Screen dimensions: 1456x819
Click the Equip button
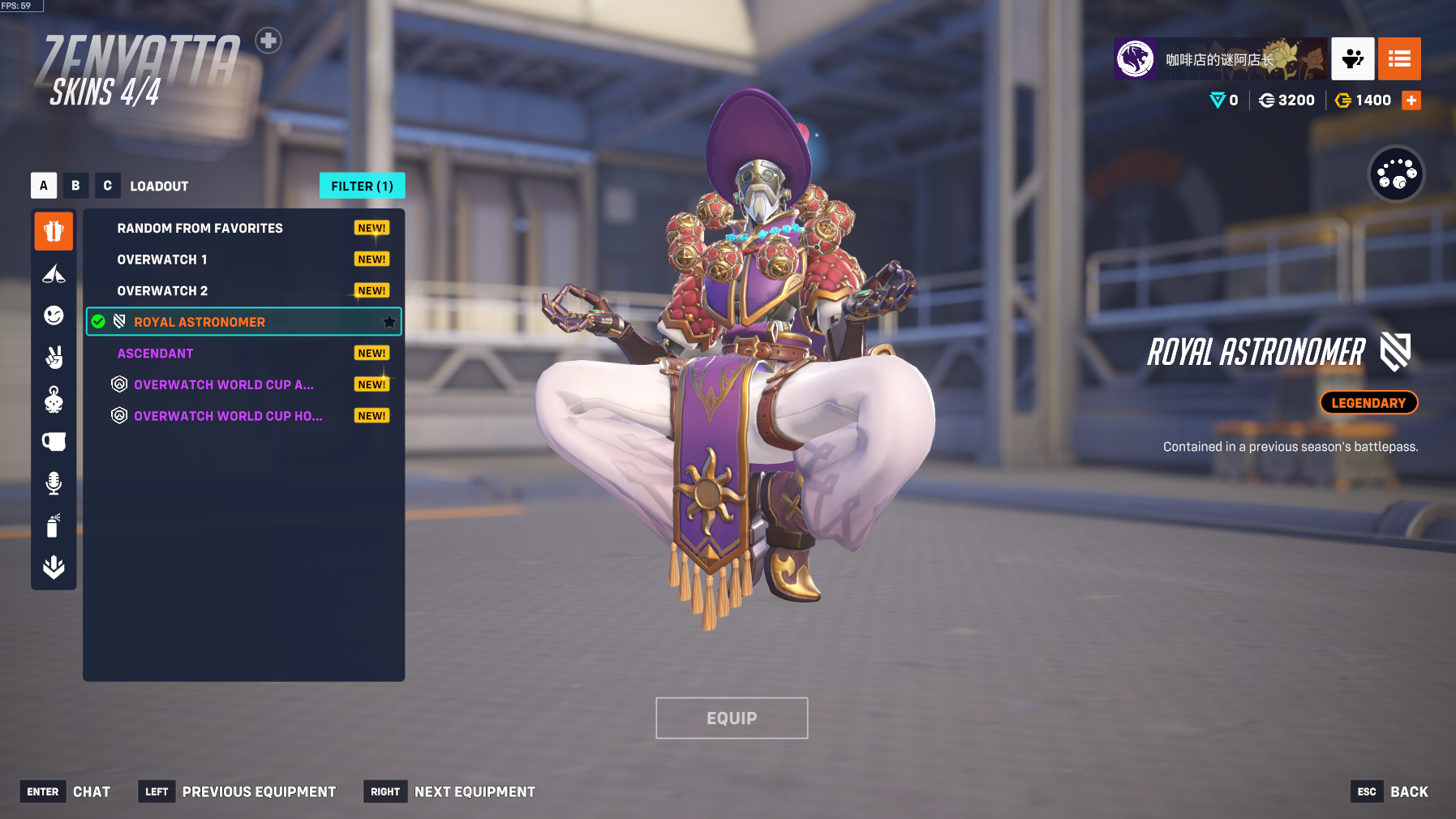[x=731, y=718]
